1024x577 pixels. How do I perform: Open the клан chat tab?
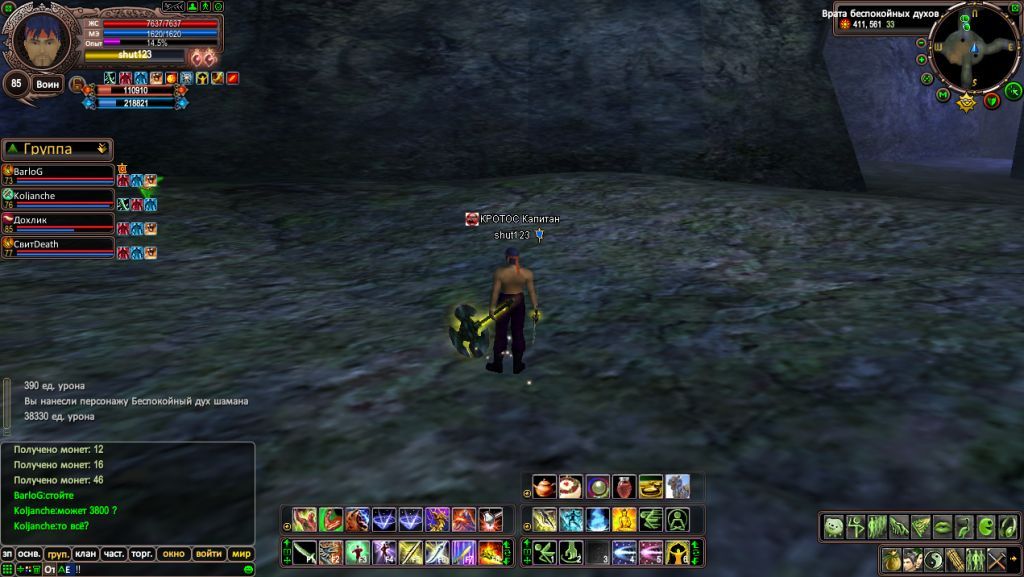[x=86, y=554]
